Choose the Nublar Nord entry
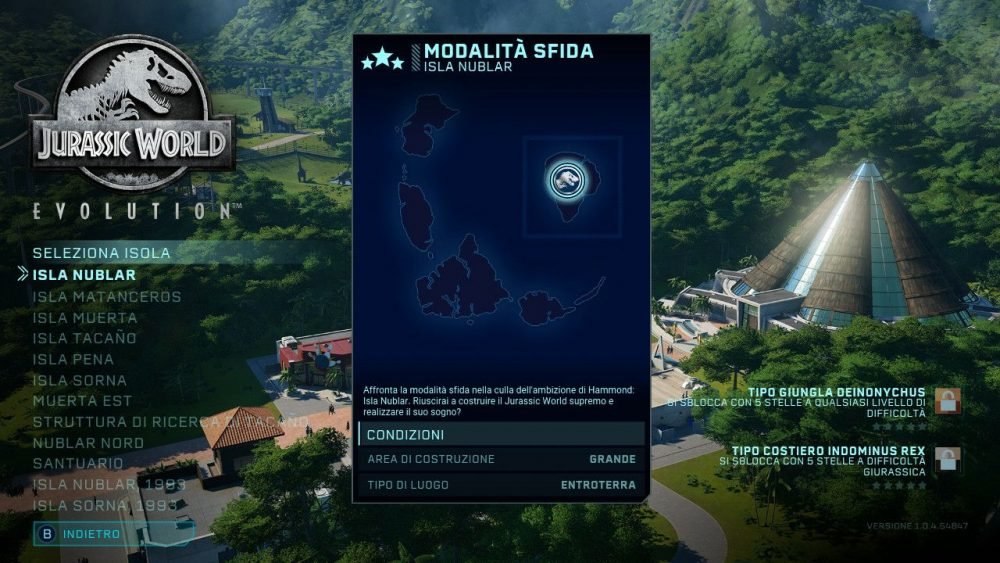 coord(88,443)
